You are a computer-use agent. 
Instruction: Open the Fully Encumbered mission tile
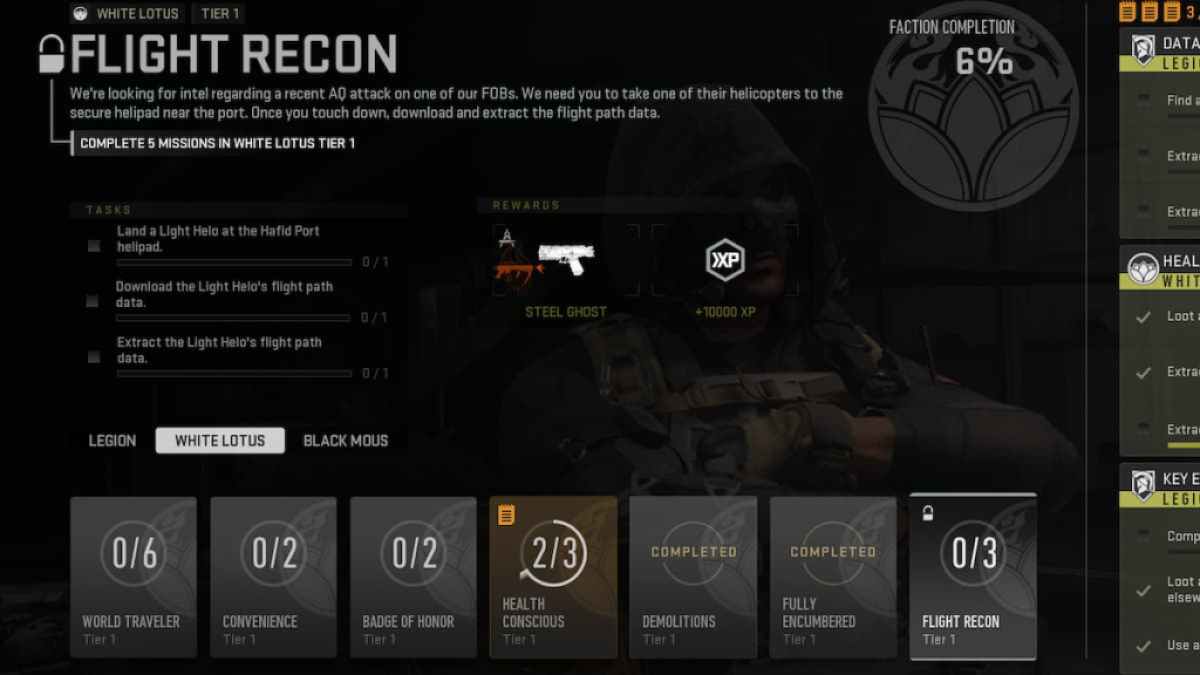point(833,577)
